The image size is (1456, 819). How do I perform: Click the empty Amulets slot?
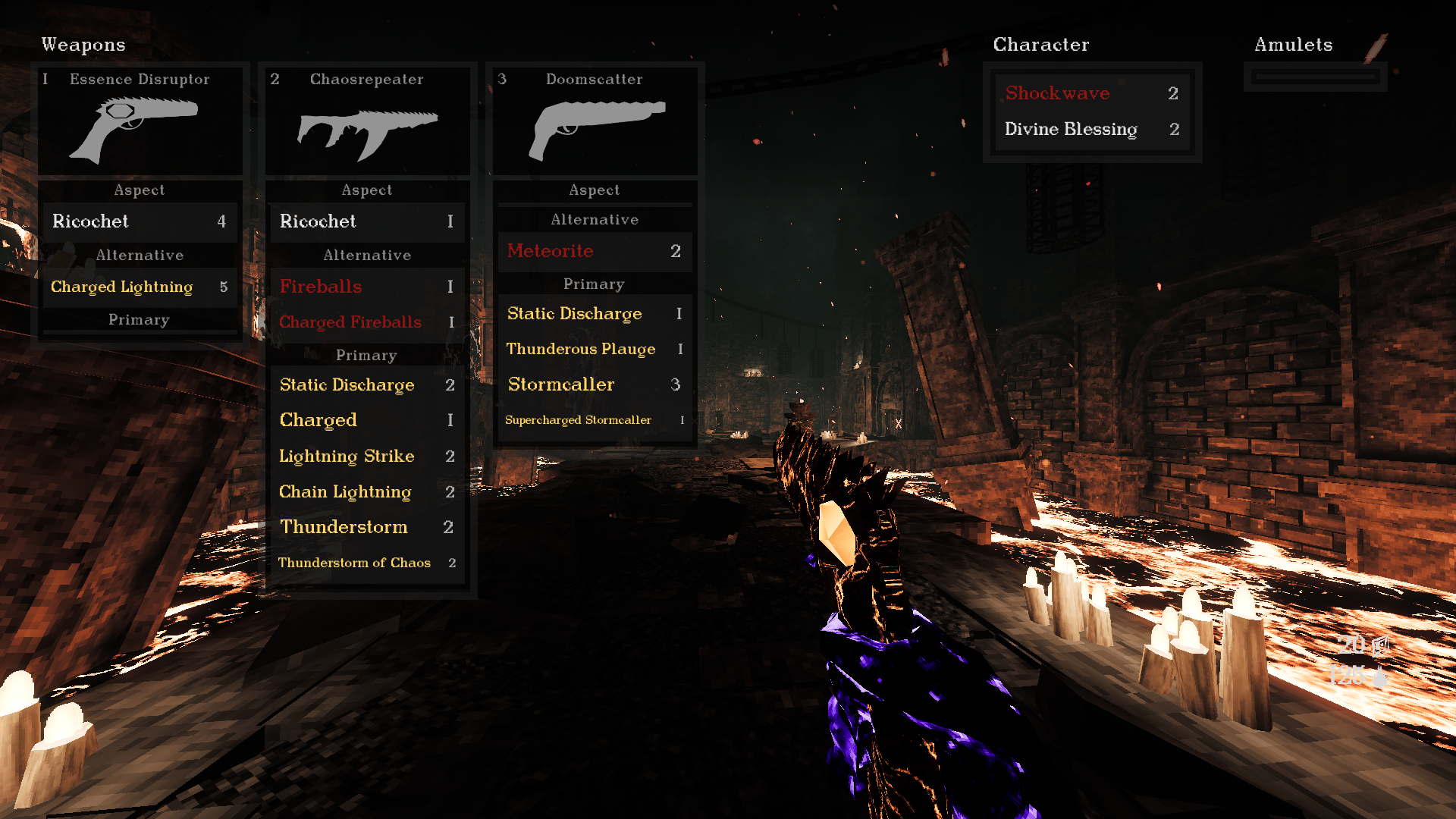coord(1315,76)
